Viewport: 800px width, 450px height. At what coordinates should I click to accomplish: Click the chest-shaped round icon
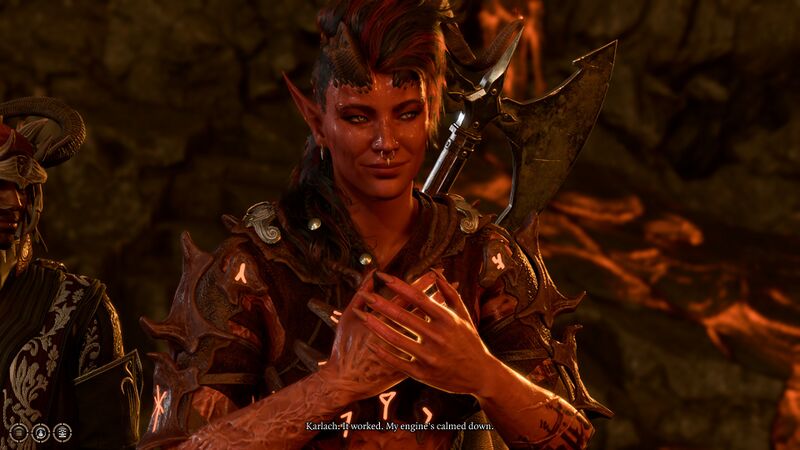click(x=18, y=433)
